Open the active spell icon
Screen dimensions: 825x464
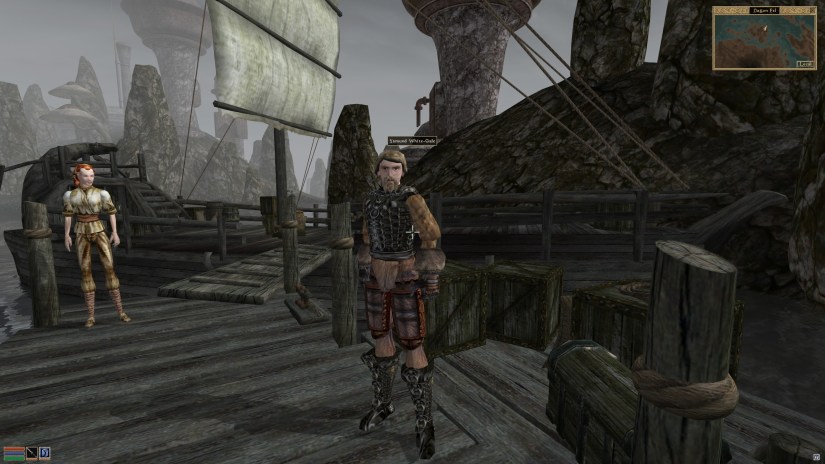click(44, 454)
